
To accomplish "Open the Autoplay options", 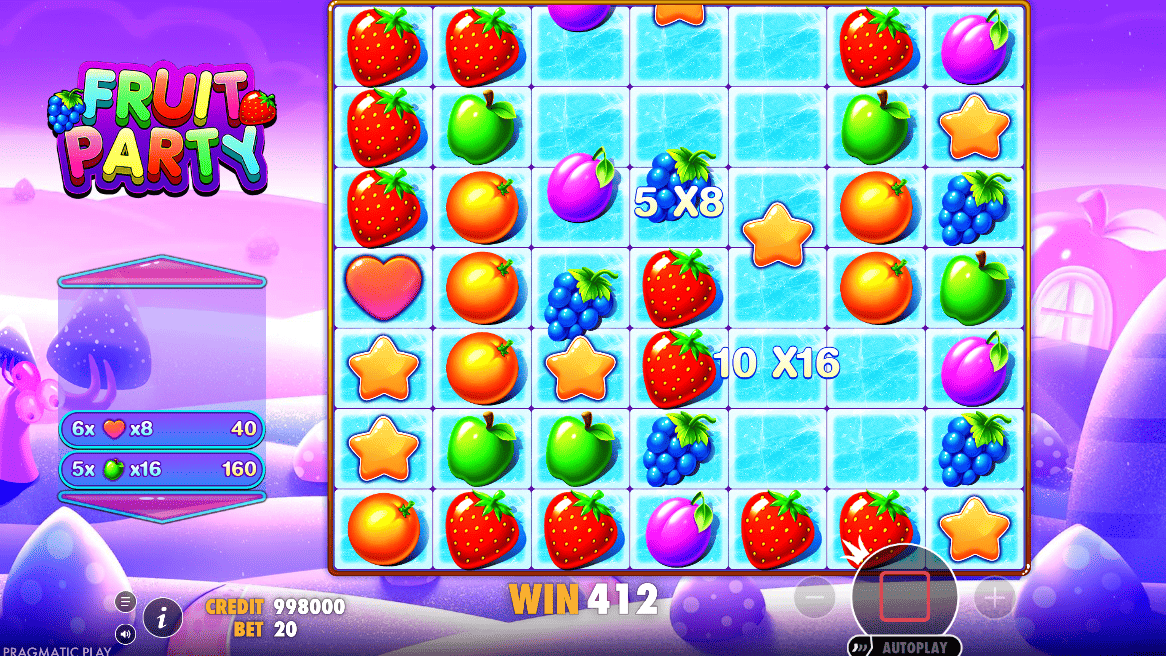I will pos(904,647).
